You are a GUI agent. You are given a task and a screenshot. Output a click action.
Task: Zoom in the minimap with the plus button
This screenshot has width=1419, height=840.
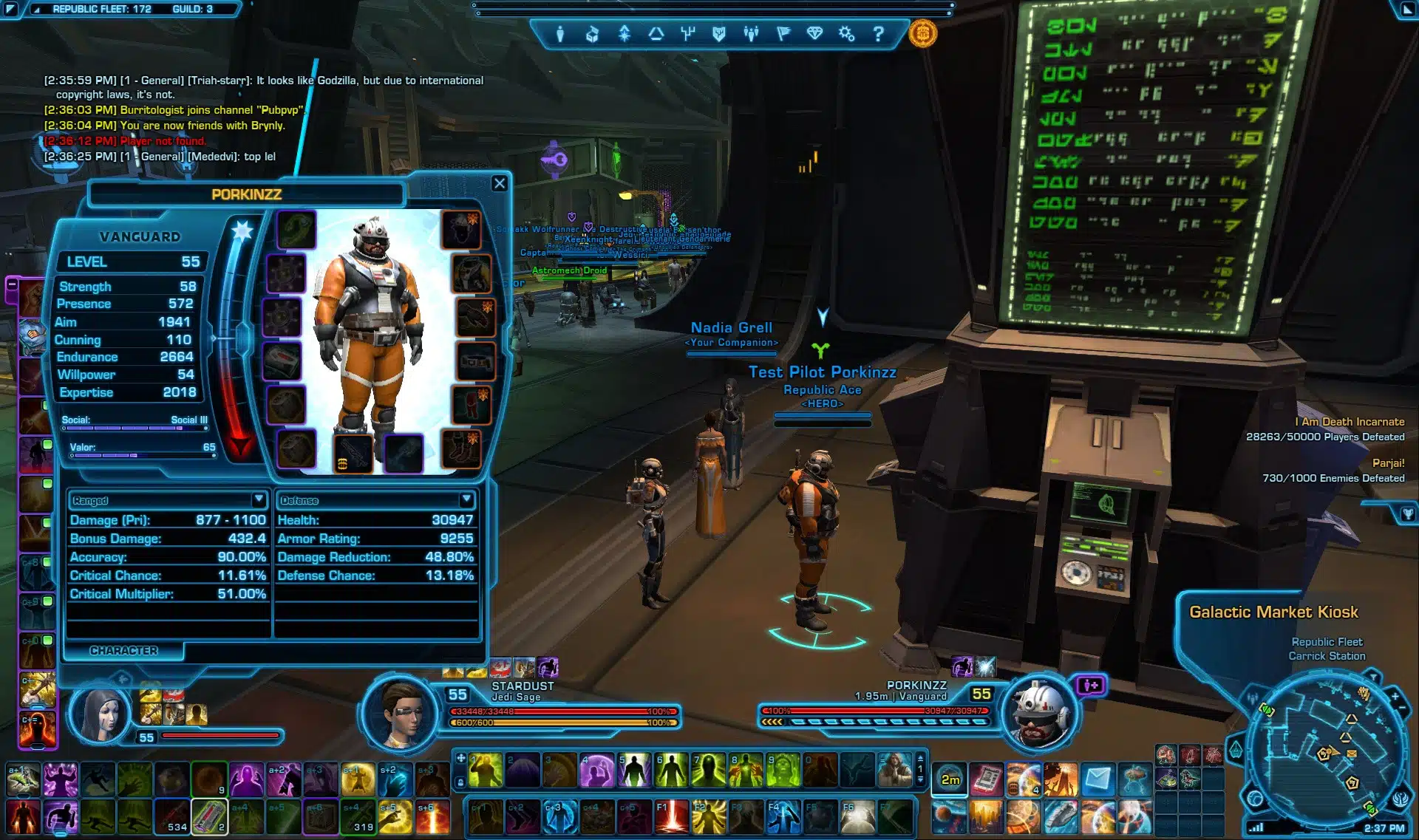pos(1395,696)
